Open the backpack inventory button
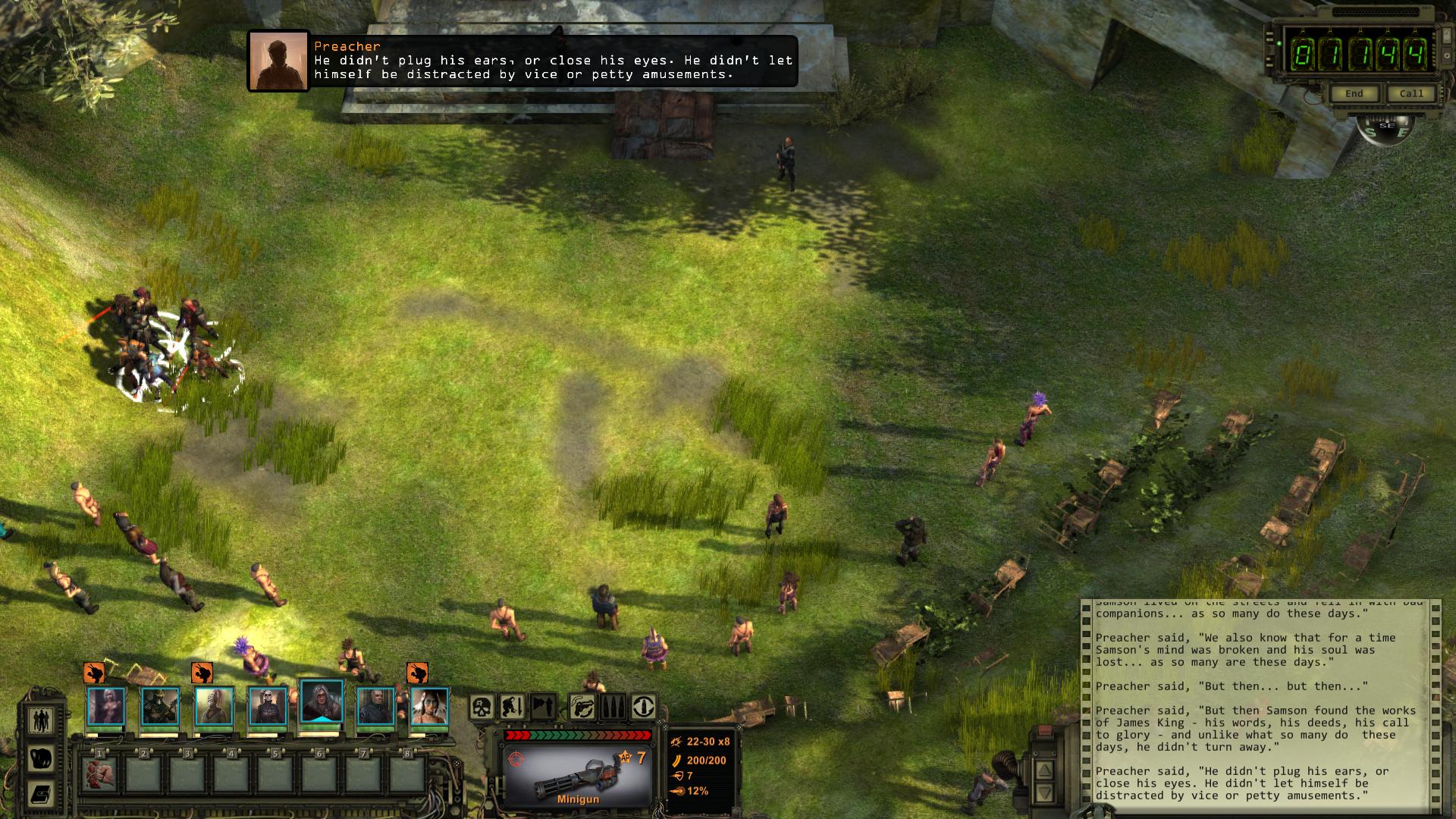The height and width of the screenshot is (819, 1456). coord(41,757)
